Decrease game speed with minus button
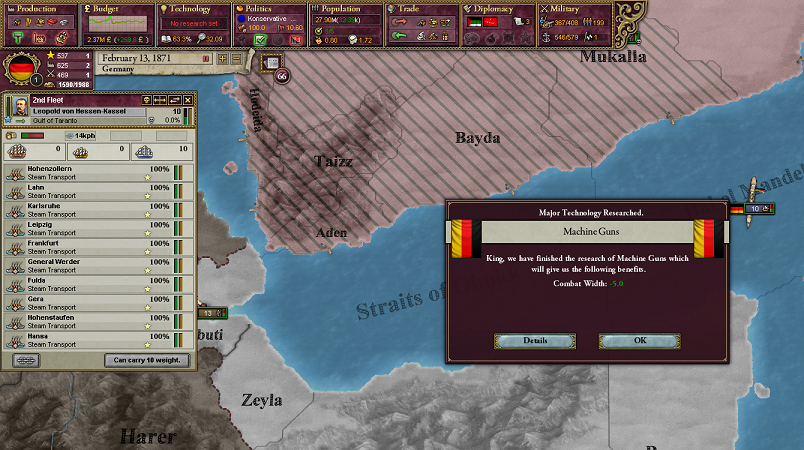Screen dimensions: 804x450 236,58
